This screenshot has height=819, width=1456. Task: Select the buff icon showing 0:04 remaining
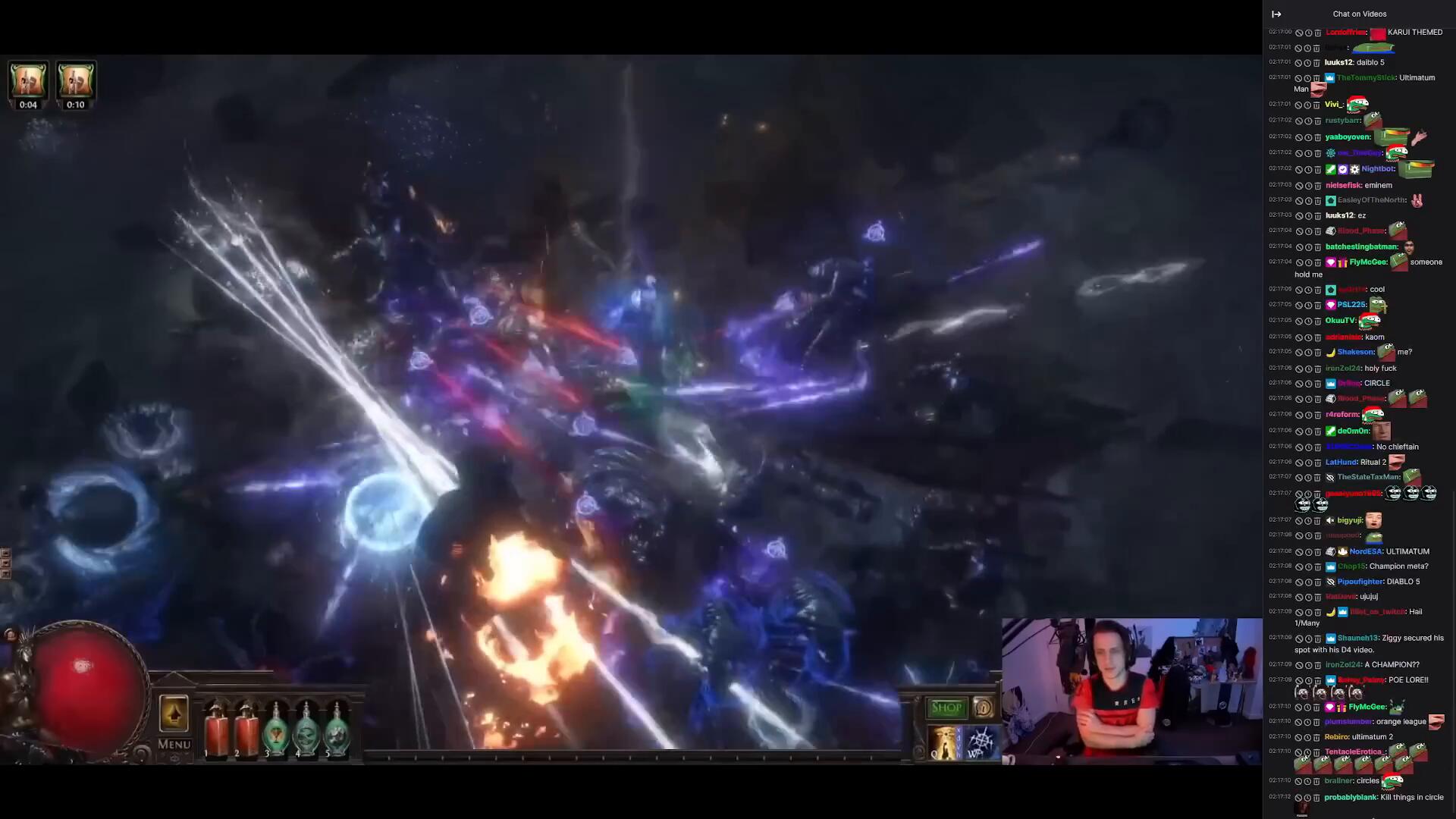coord(28,80)
